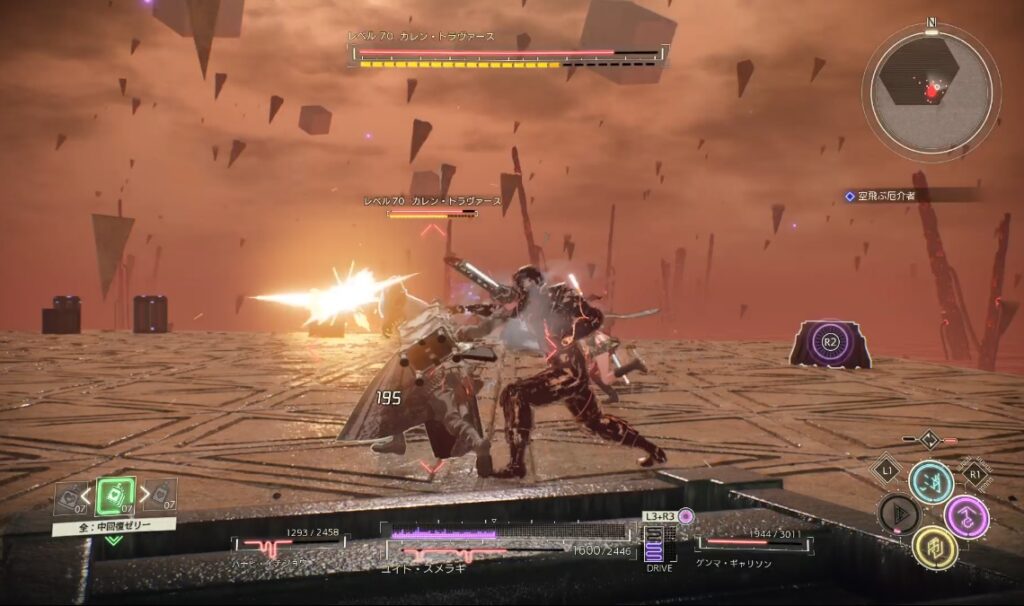Choose the grey heart jelly item slot
1024x606 pixels.
(69, 497)
